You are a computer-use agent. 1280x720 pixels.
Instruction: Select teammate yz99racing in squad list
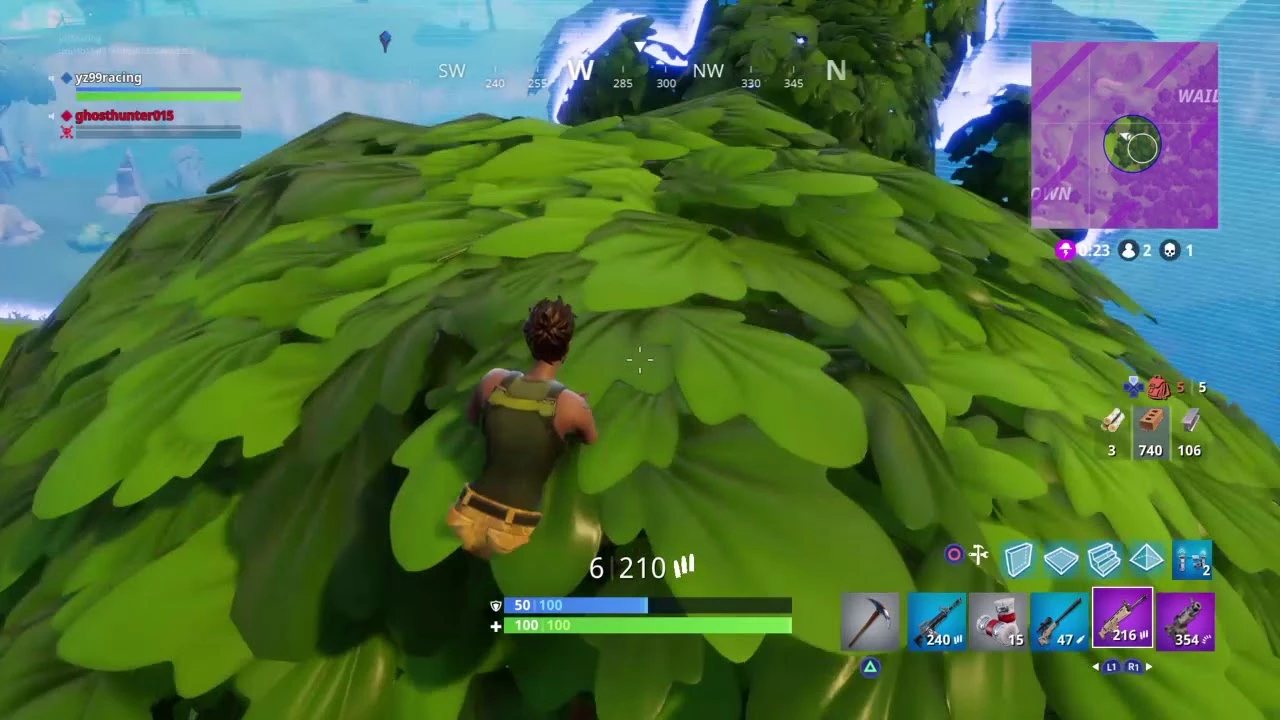pyautogui.click(x=108, y=78)
